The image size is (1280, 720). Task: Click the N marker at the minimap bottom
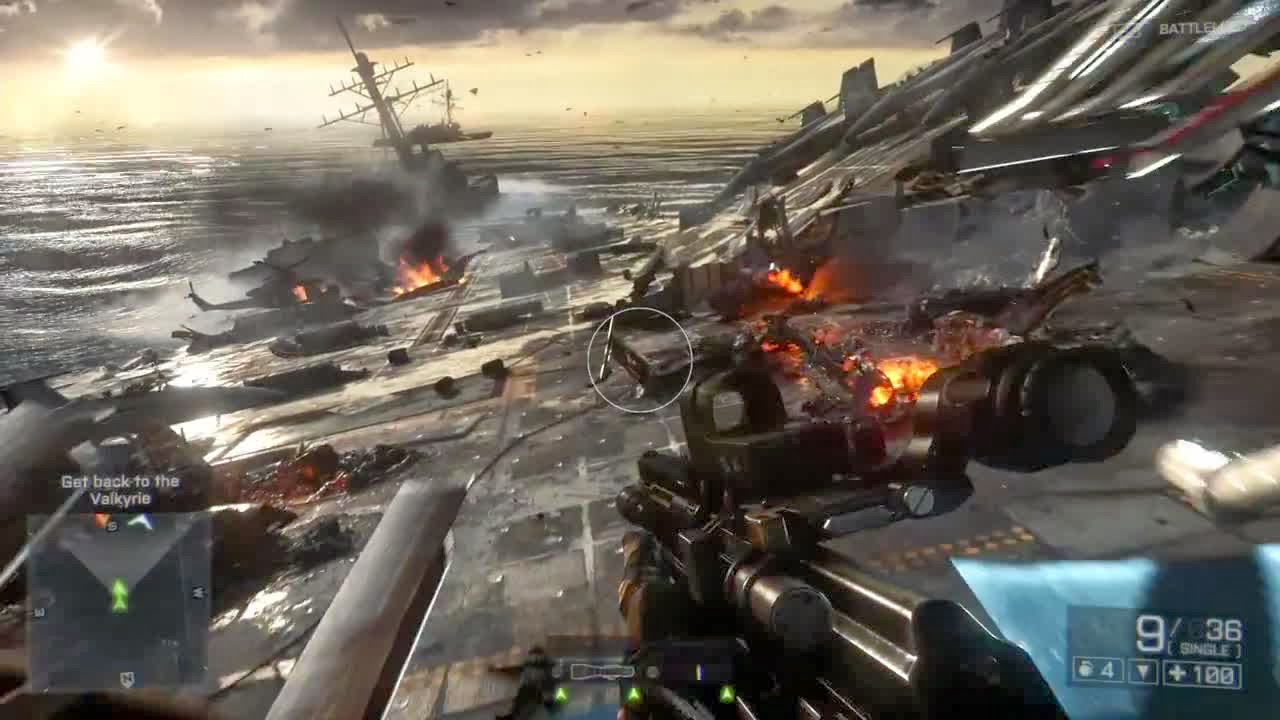[128, 677]
